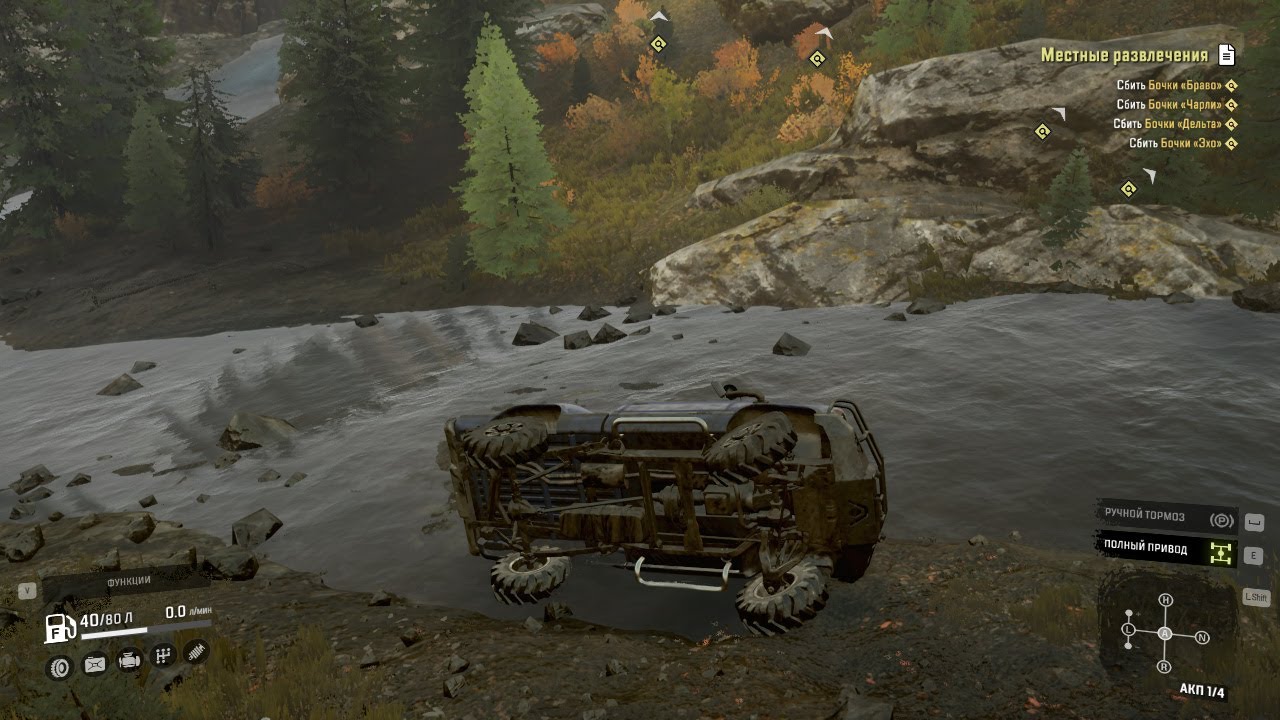Shift gearbox to A (automatic)
Image resolution: width=1280 pixels, height=720 pixels.
pyautogui.click(x=1165, y=634)
